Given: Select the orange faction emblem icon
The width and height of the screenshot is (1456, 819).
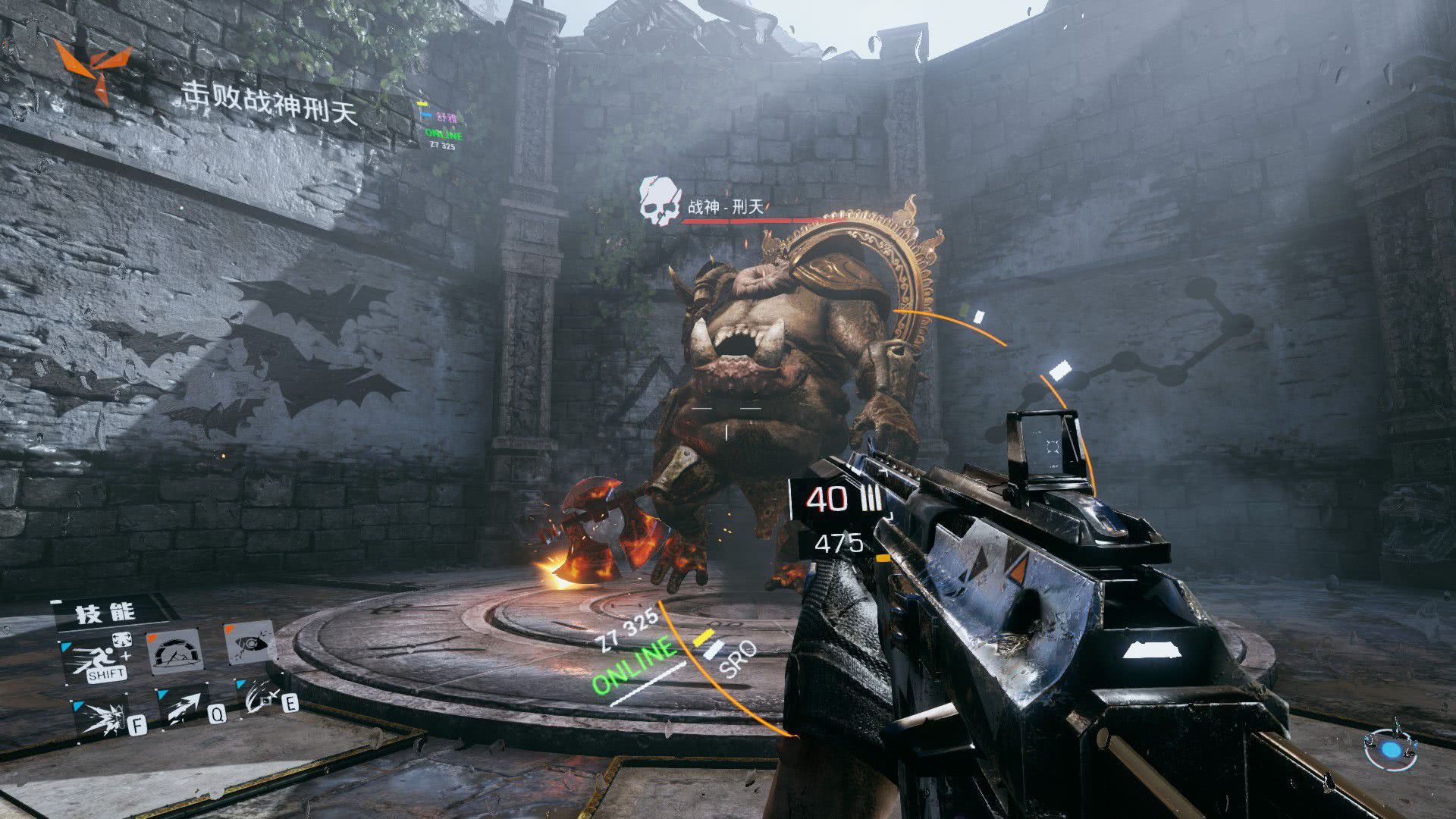Looking at the screenshot, I should (93, 68).
